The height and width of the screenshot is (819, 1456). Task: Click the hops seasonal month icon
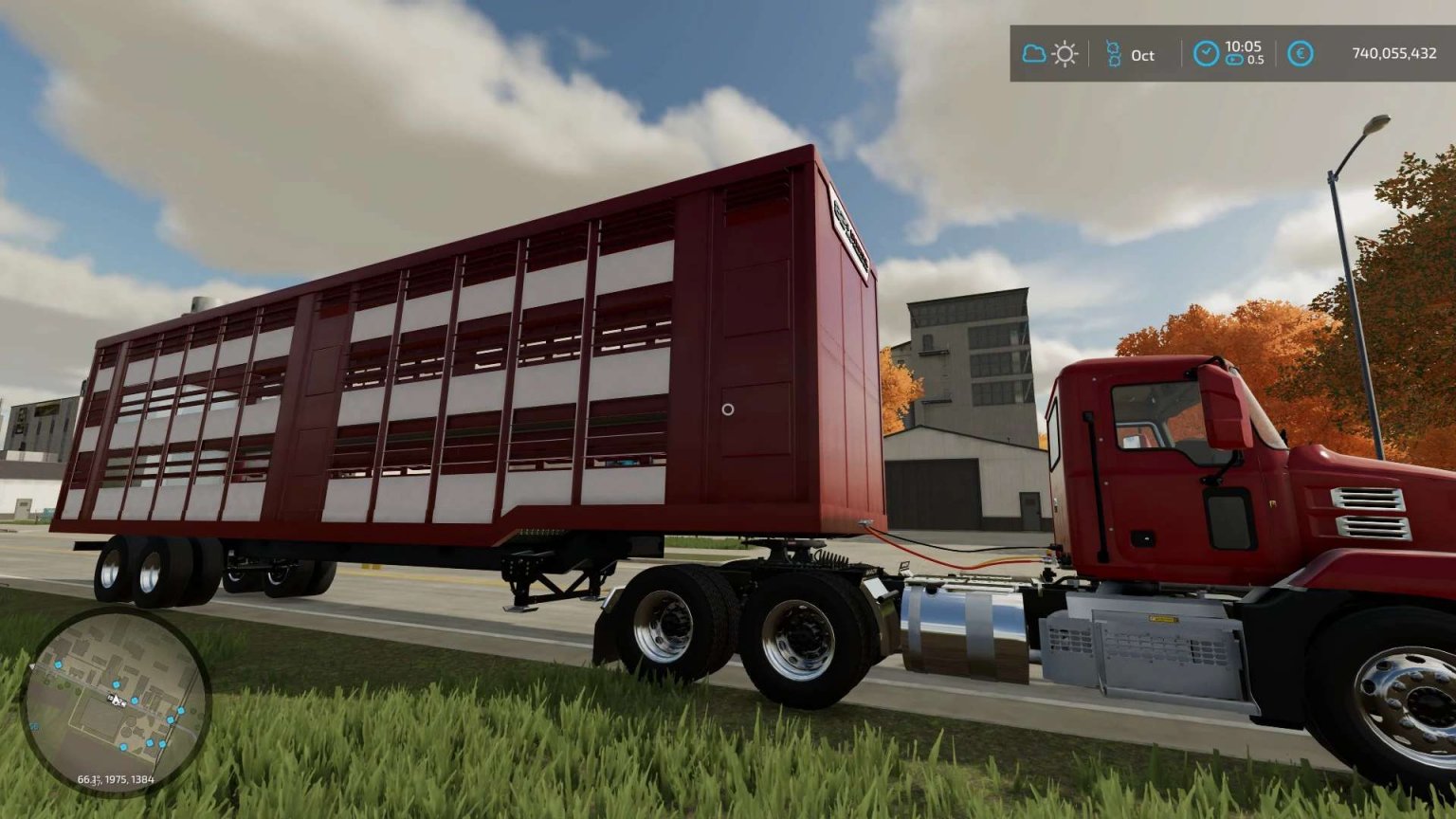(1114, 54)
